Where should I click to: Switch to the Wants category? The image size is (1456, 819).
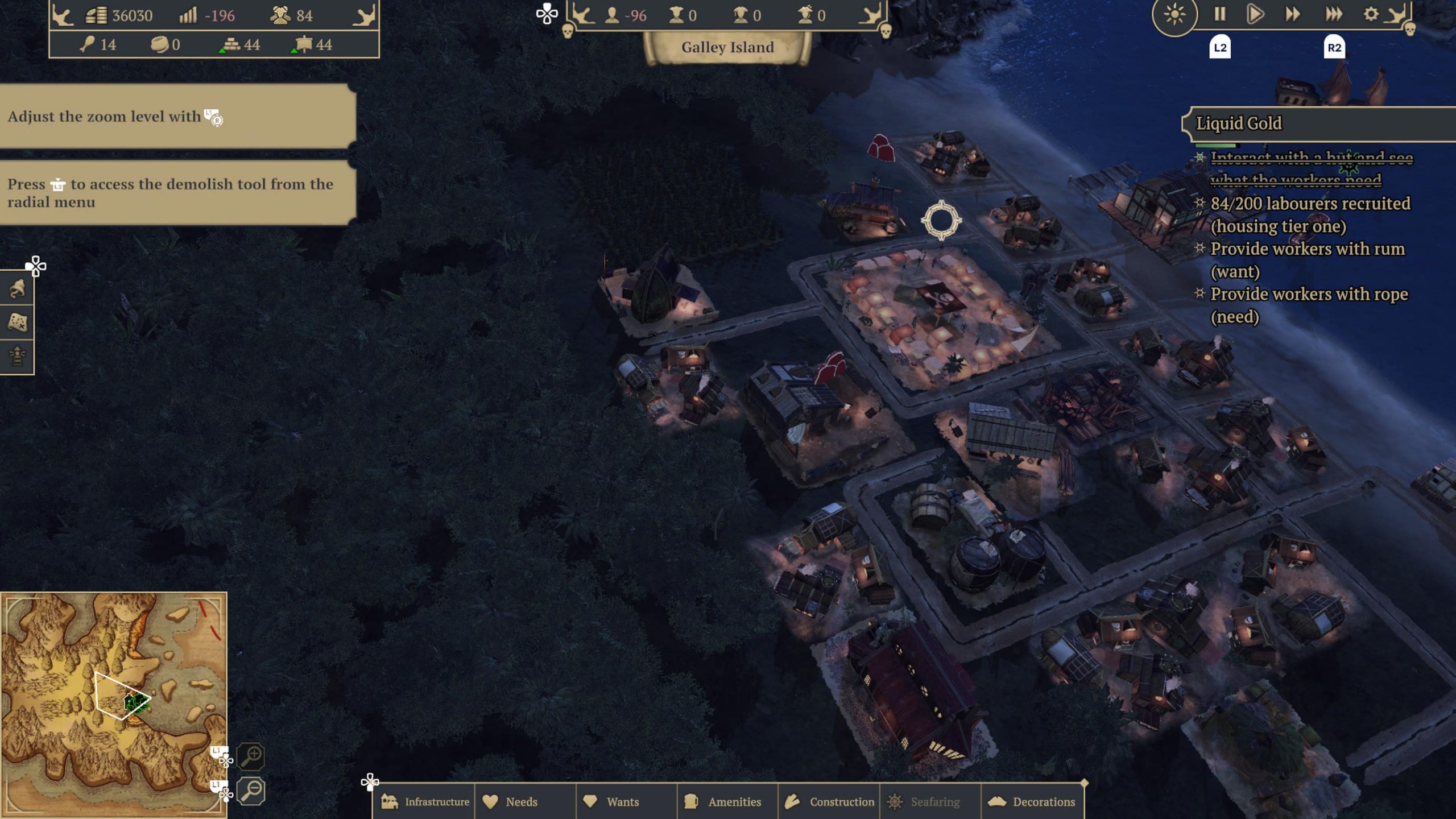[611, 801]
